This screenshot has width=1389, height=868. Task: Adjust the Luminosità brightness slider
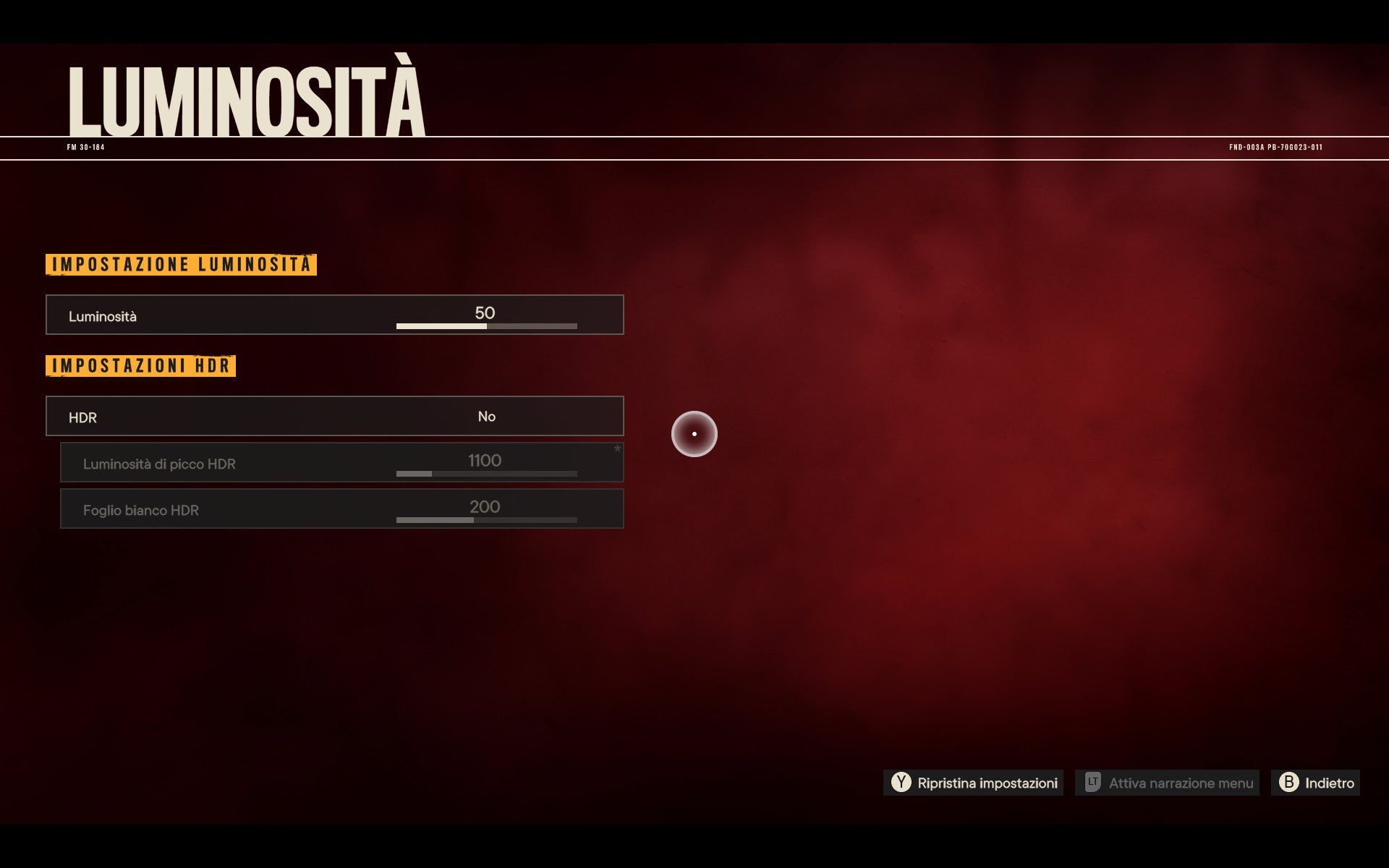tap(486, 326)
